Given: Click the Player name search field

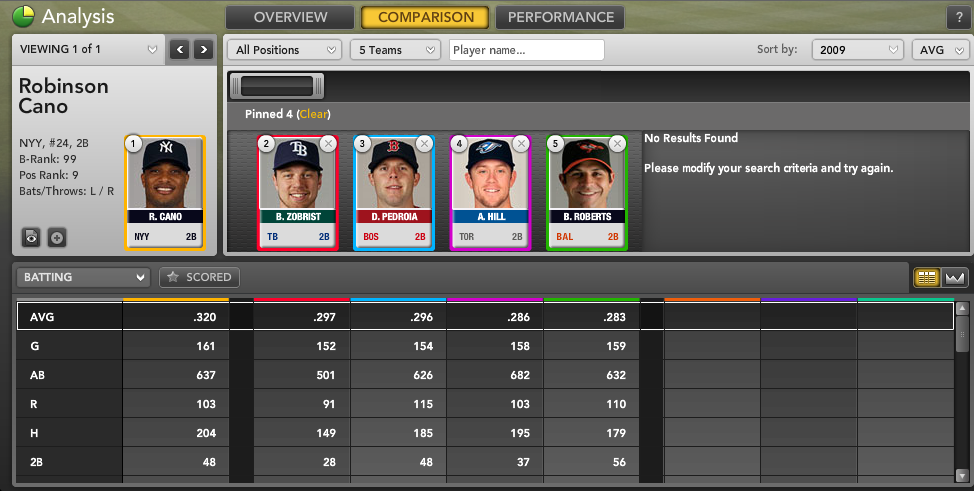Looking at the screenshot, I should [526, 50].
